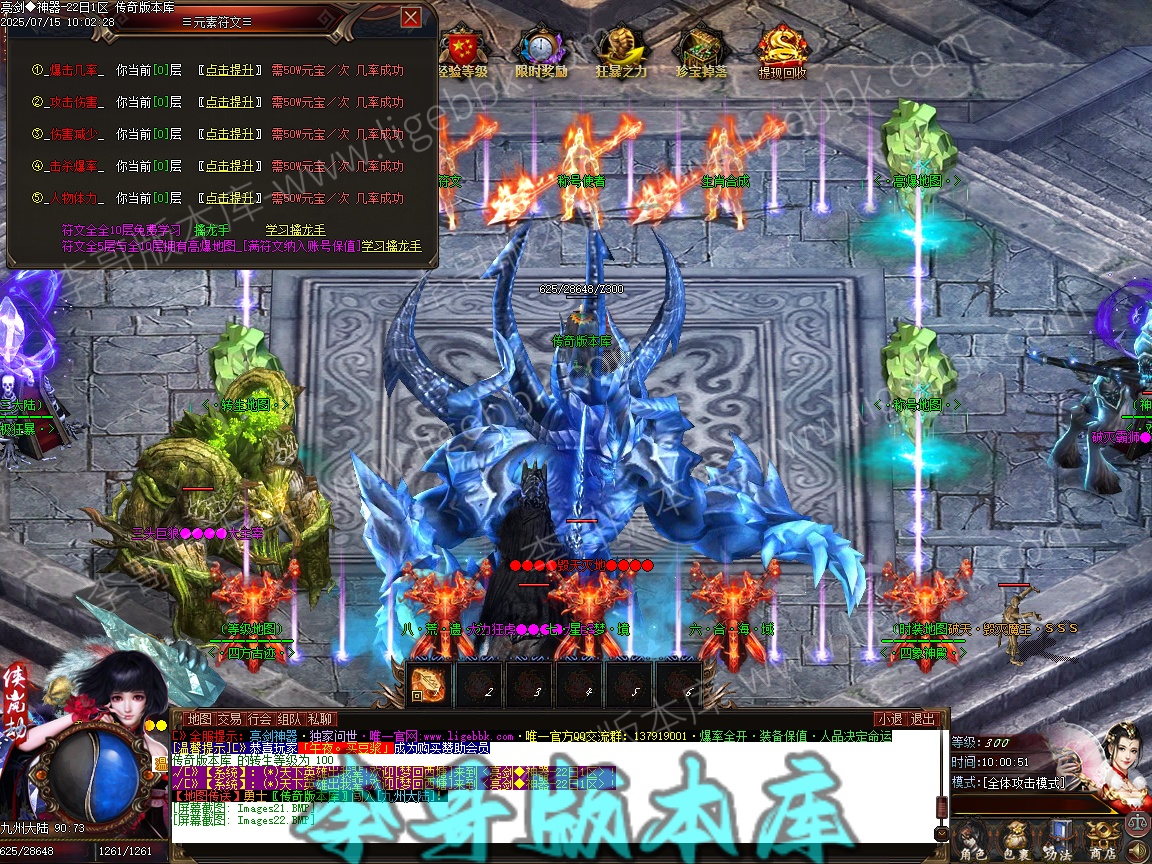Open the 经验等级 flag icon

(x=461, y=50)
